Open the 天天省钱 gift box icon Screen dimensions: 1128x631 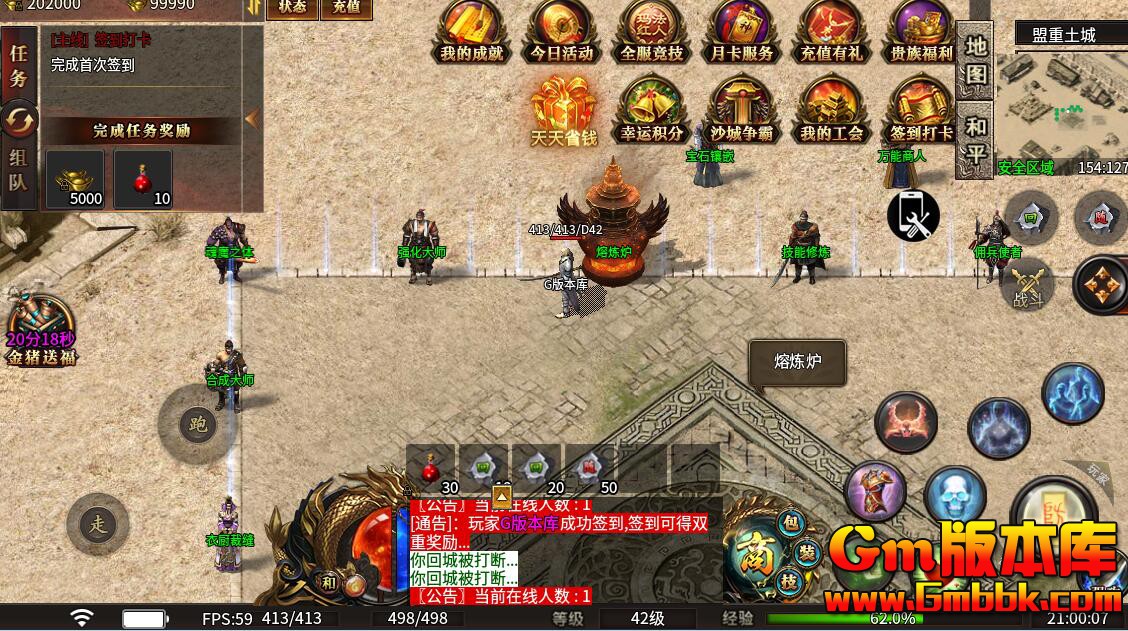563,110
